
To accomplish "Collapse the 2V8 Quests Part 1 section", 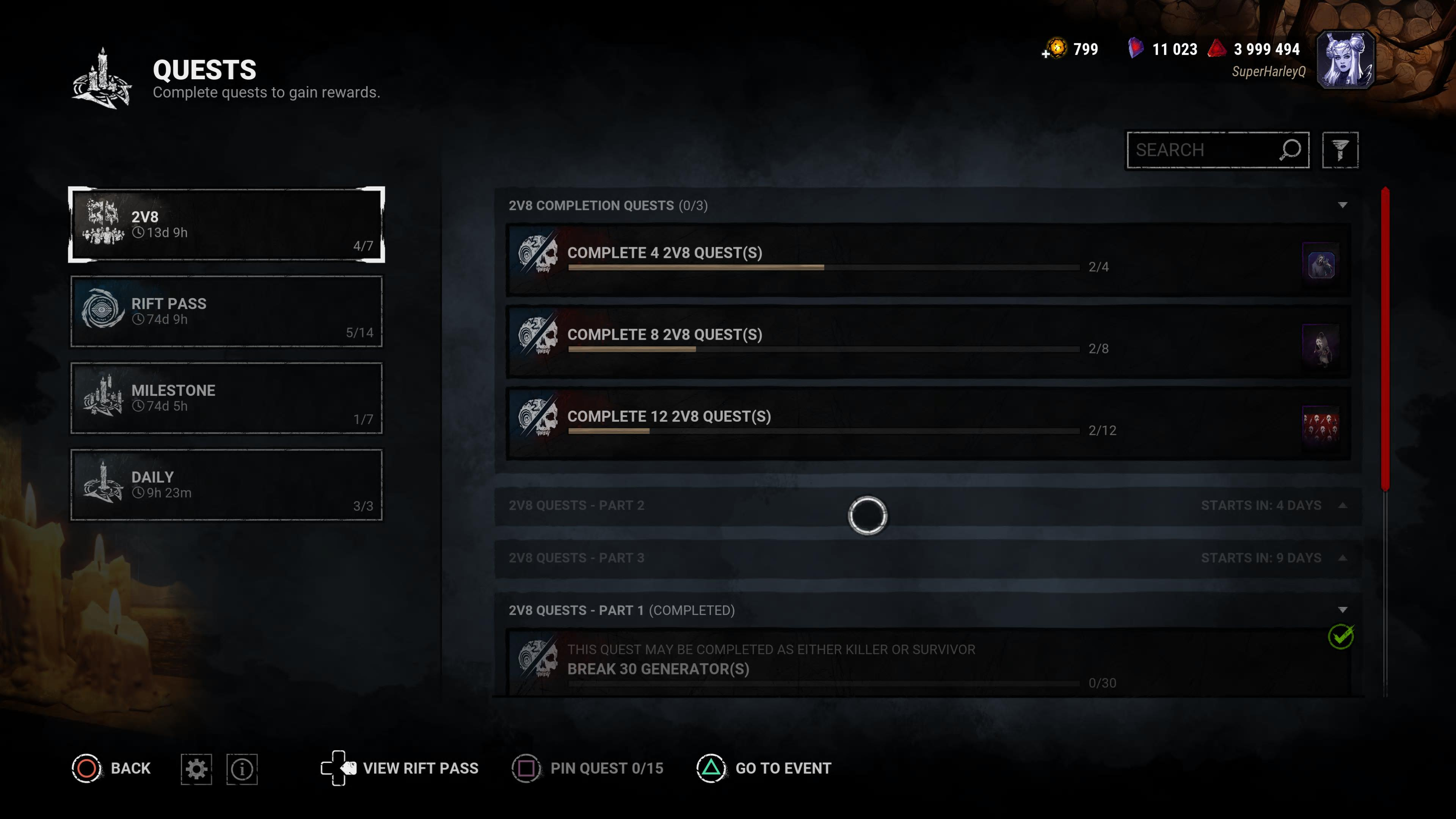I will point(1342,610).
